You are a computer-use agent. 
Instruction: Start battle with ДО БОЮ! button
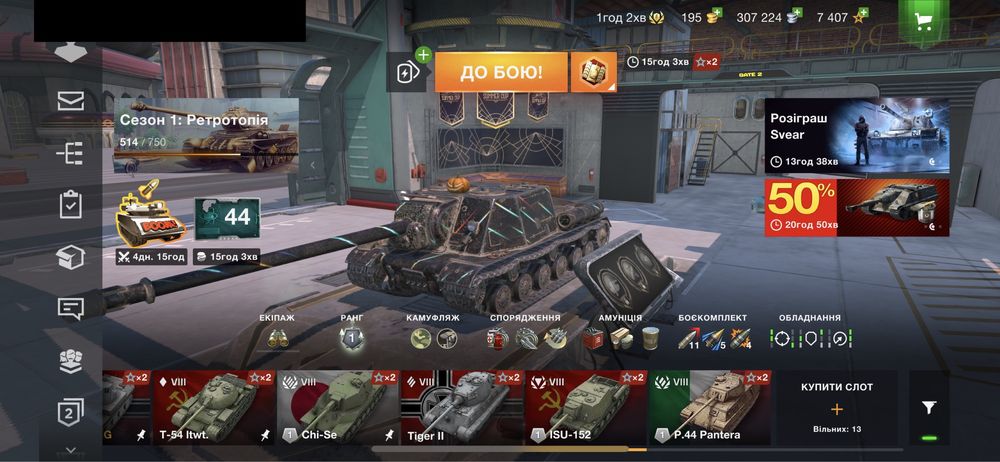502,72
